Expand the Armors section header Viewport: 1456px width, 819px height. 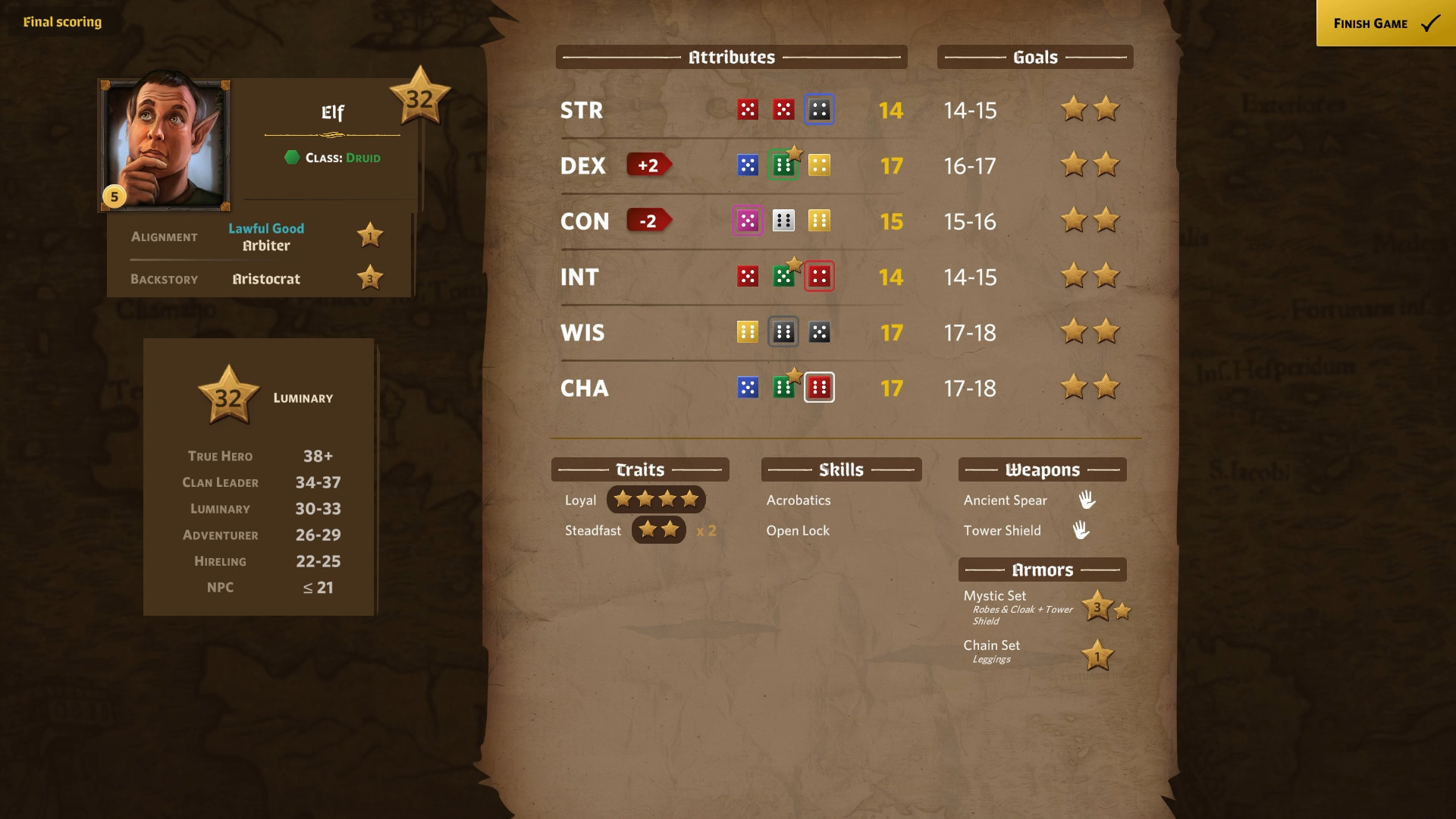point(1043,569)
